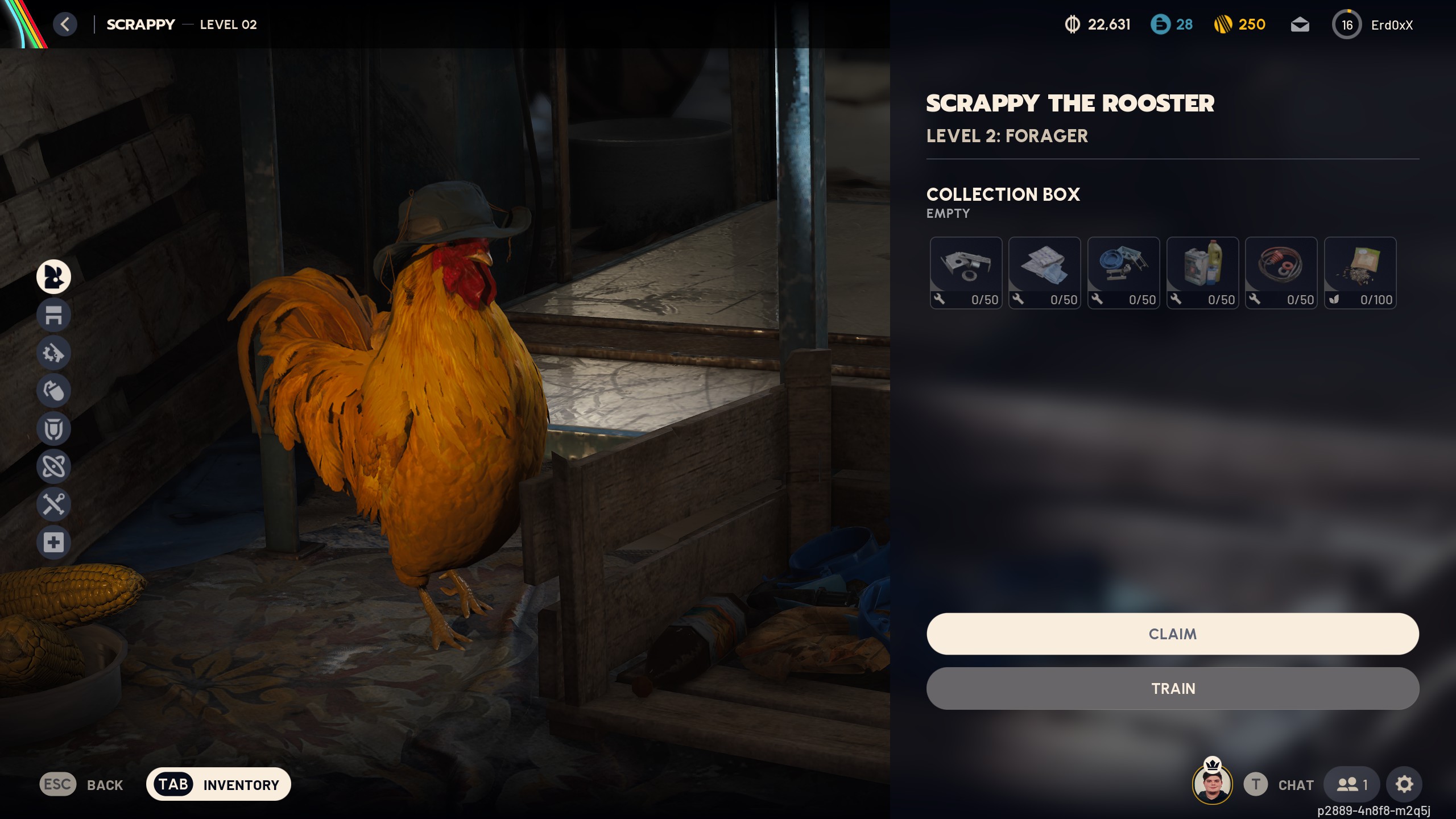Image resolution: width=1456 pixels, height=819 pixels.
Task: Select the shield gear bench icon
Action: [53, 429]
